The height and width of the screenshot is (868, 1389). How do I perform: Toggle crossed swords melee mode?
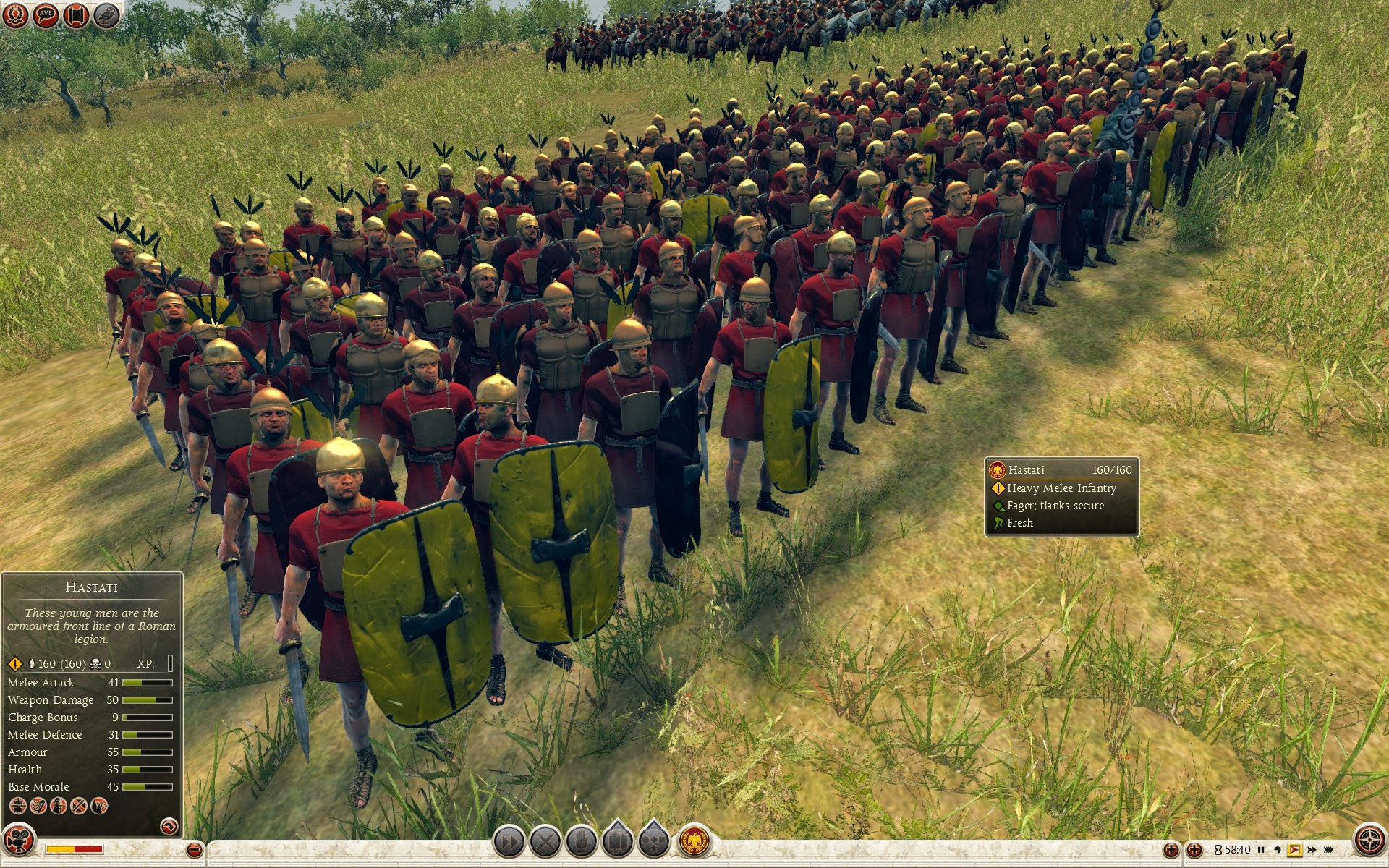point(545,841)
